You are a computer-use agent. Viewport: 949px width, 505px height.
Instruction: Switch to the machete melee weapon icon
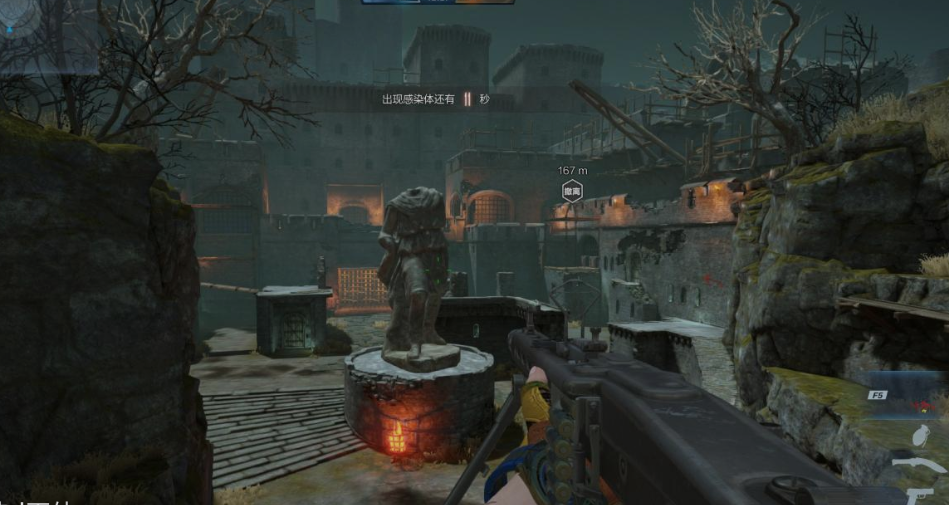(x=918, y=466)
